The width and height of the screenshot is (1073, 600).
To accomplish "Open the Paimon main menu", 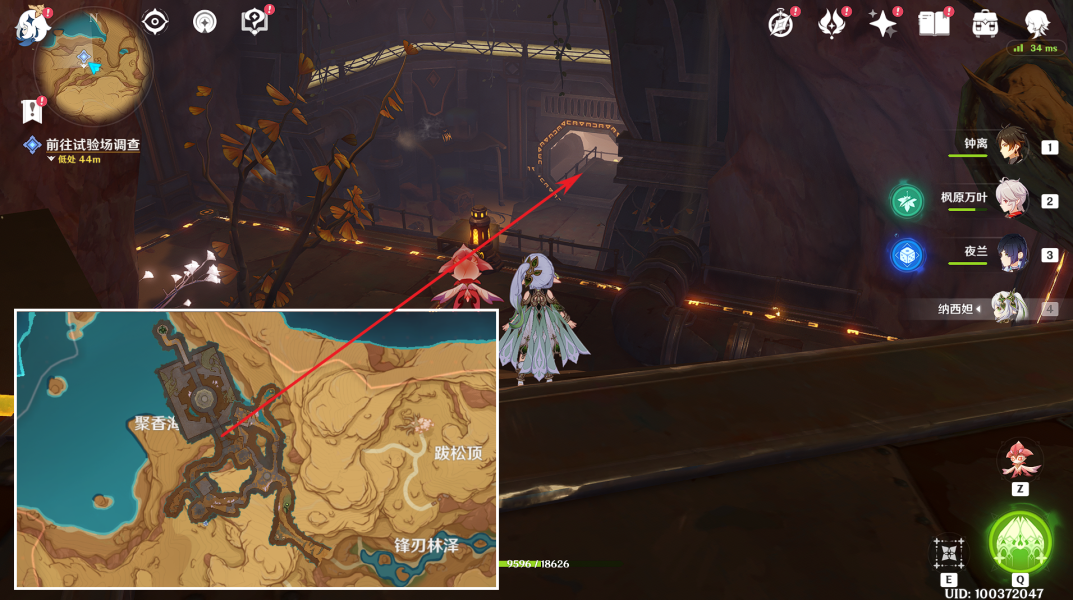I will [32, 26].
